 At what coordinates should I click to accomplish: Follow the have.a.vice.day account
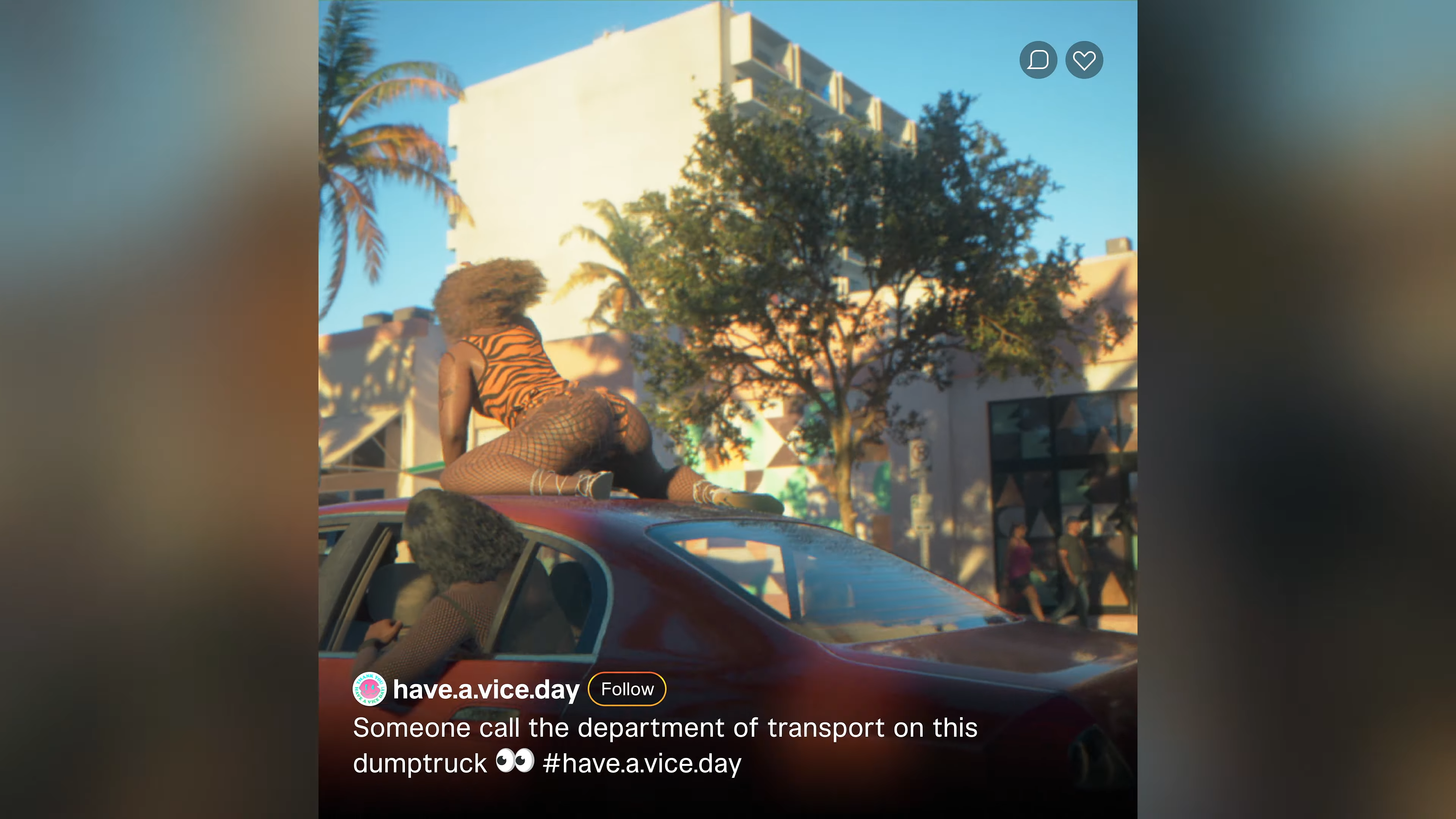point(627,689)
